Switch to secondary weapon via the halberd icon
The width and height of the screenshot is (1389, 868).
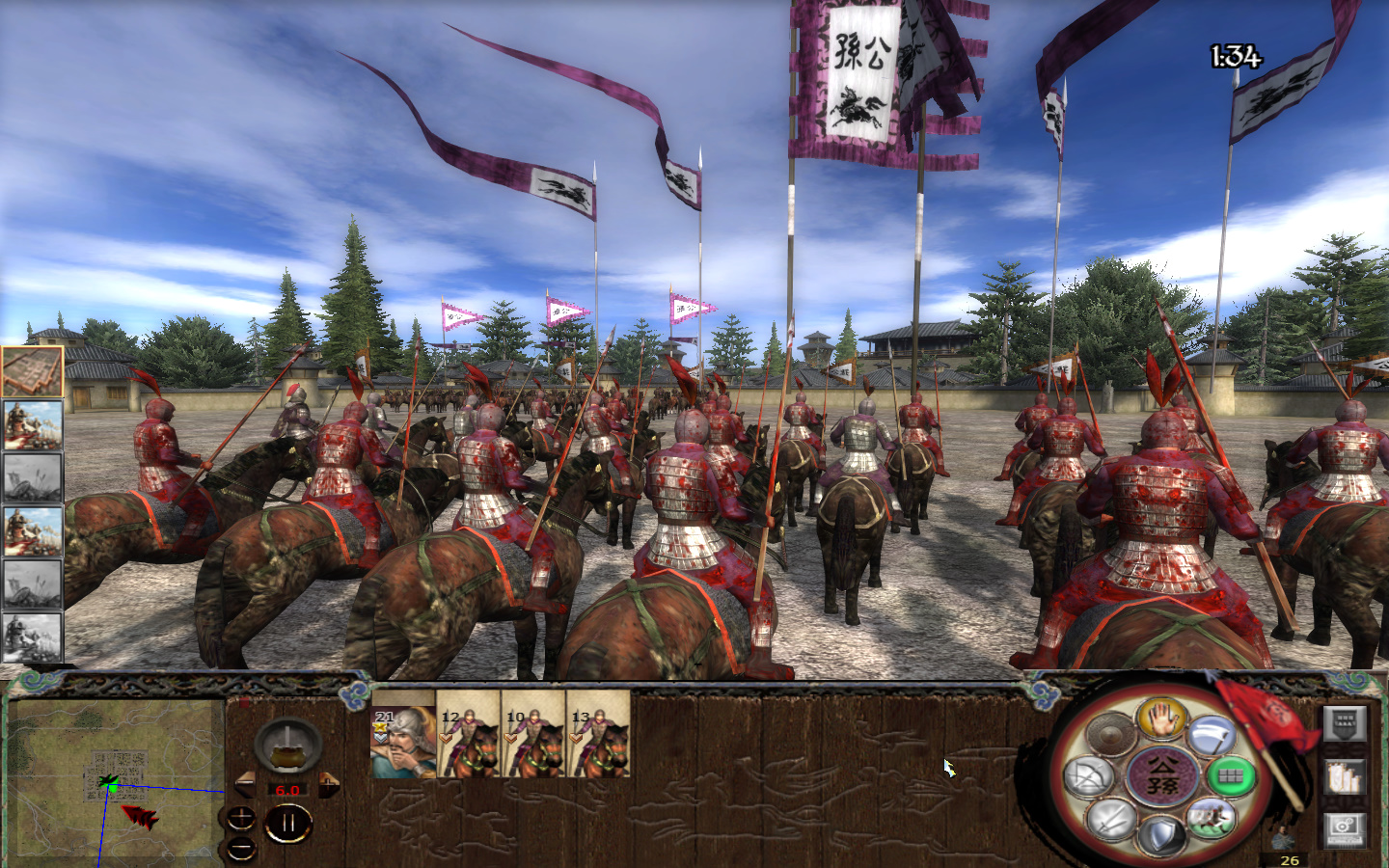point(1210,736)
